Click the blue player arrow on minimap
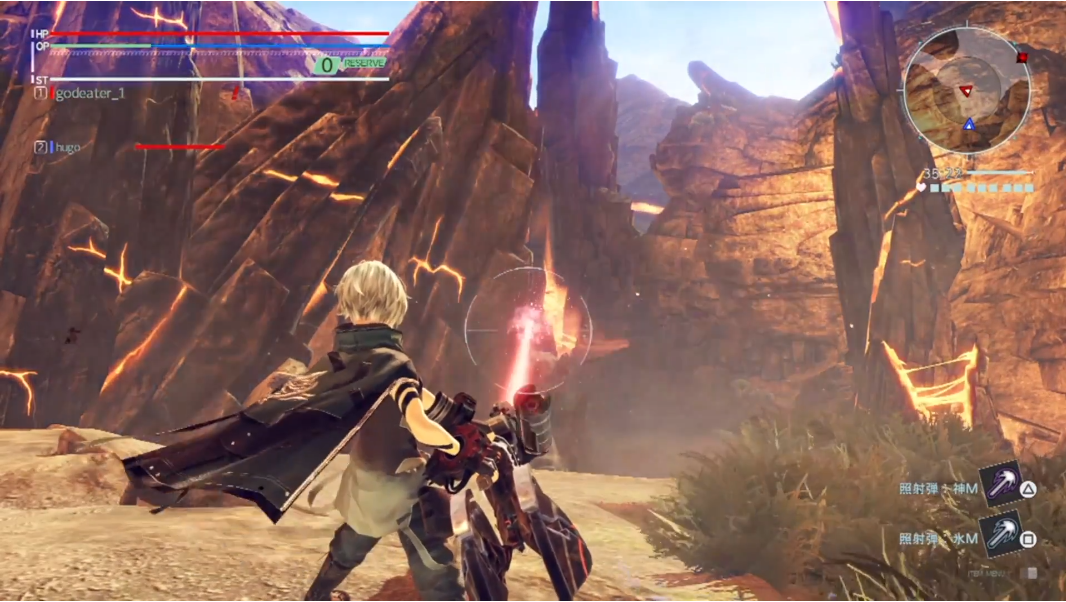Image resolution: width=1066 pixels, height=602 pixels. [968, 123]
